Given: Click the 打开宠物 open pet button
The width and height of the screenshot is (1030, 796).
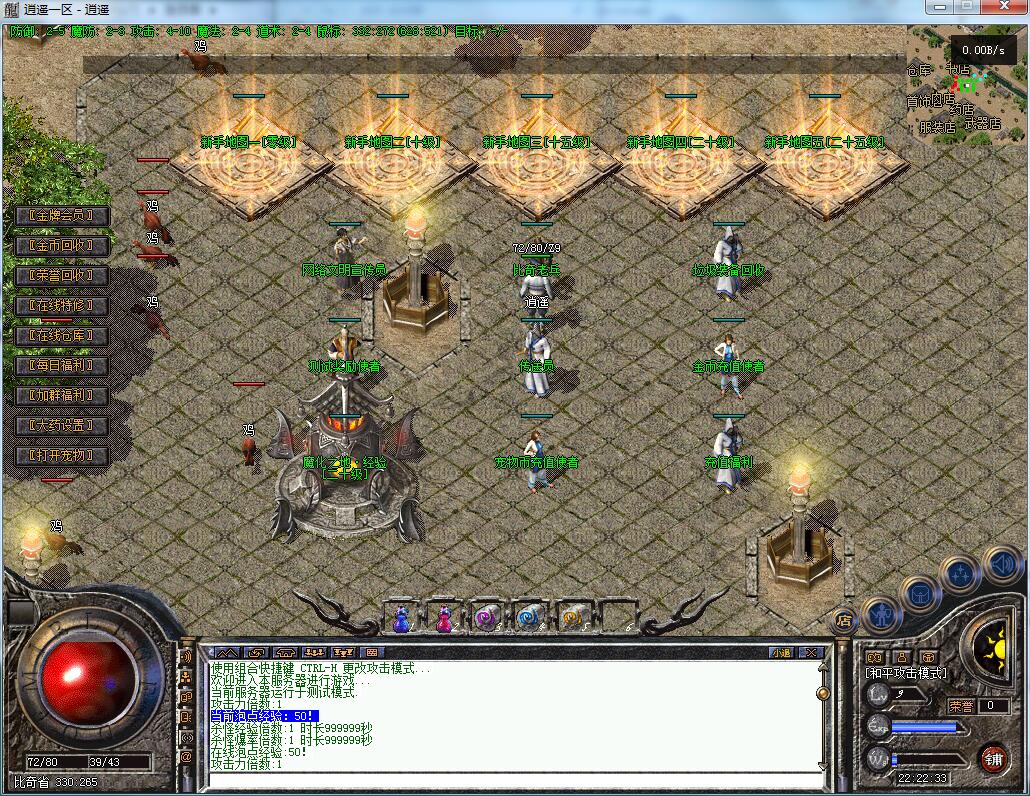Looking at the screenshot, I should coord(62,456).
